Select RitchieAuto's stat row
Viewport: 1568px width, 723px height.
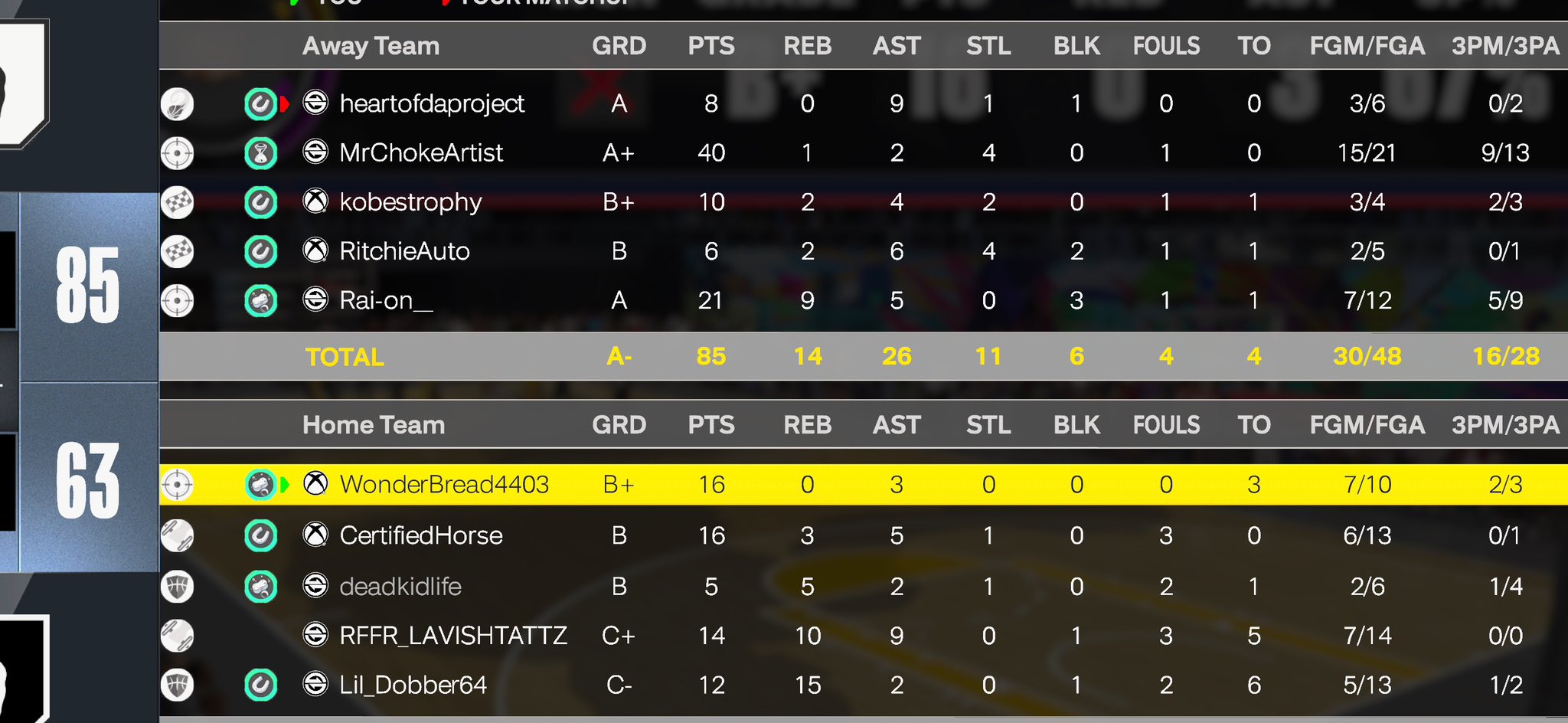[404, 251]
